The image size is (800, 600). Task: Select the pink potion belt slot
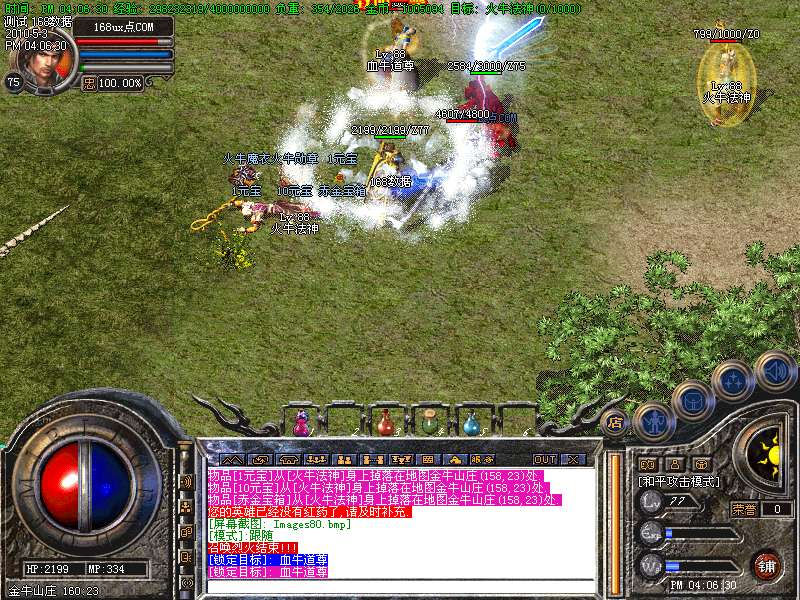[x=300, y=424]
